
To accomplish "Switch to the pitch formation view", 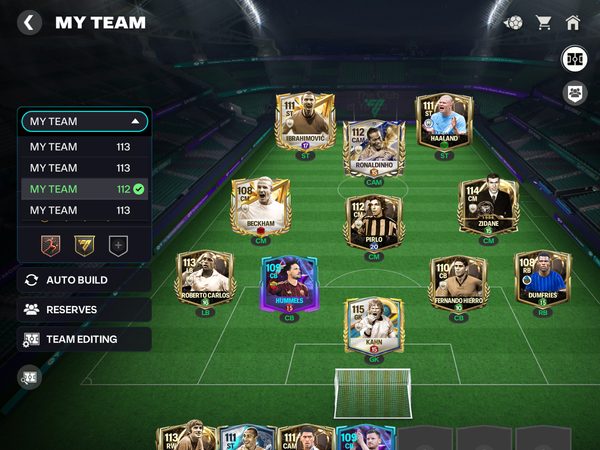I will 575,58.
